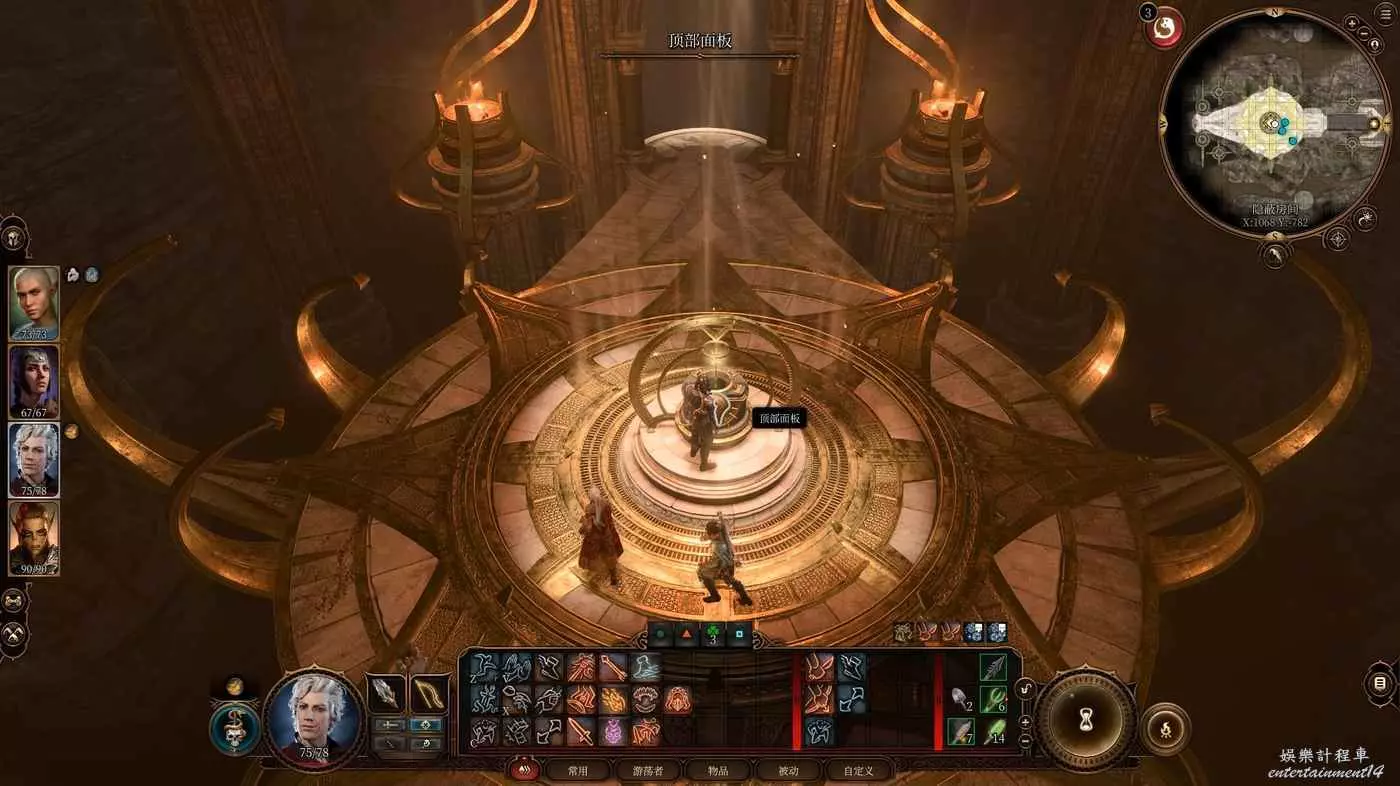Viewport: 1400px width, 786px height.
Task: Choose the white-haired companion in party list
Action: click(34, 459)
